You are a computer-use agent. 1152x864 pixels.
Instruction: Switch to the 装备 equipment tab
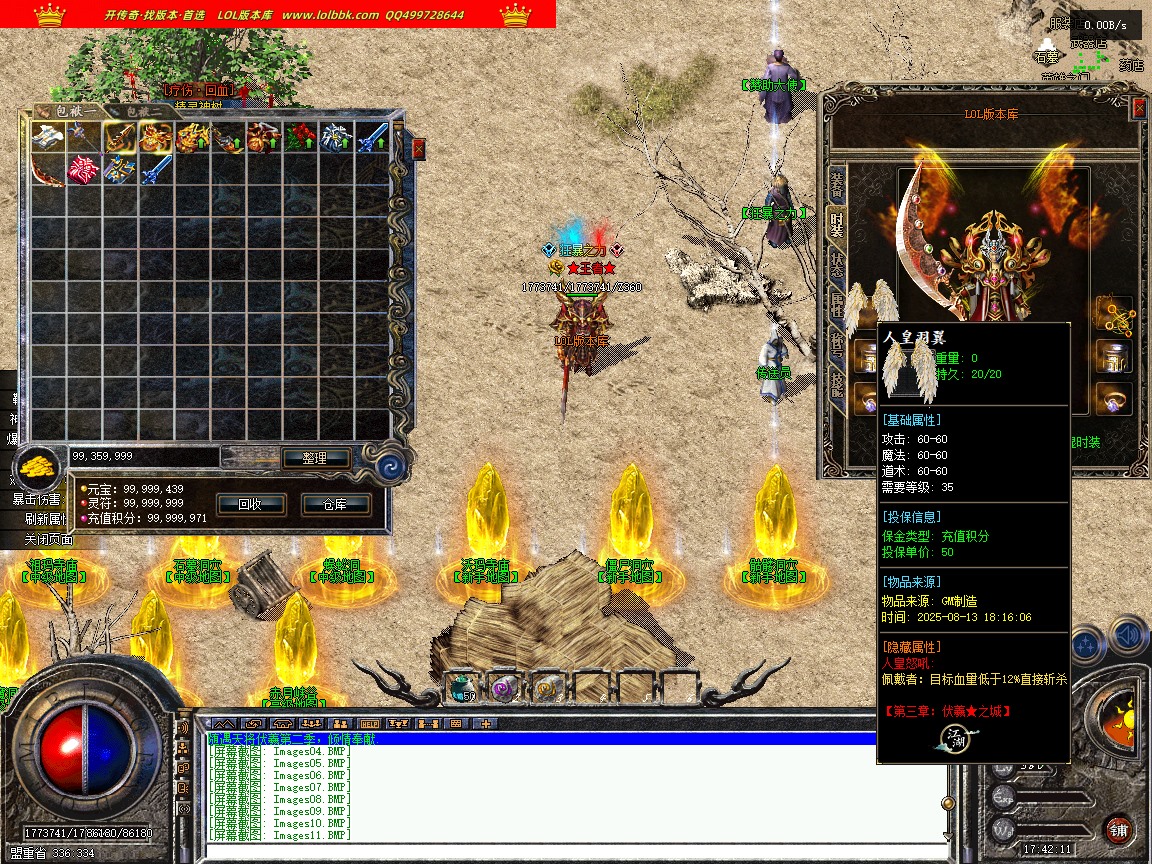[836, 185]
